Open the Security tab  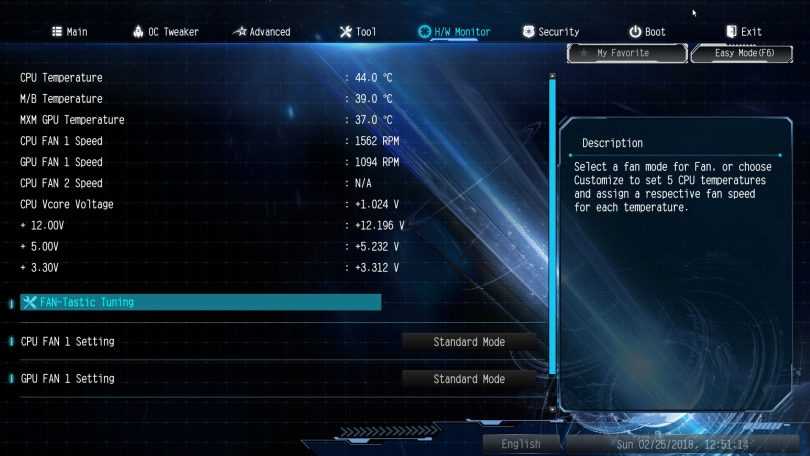pos(551,32)
